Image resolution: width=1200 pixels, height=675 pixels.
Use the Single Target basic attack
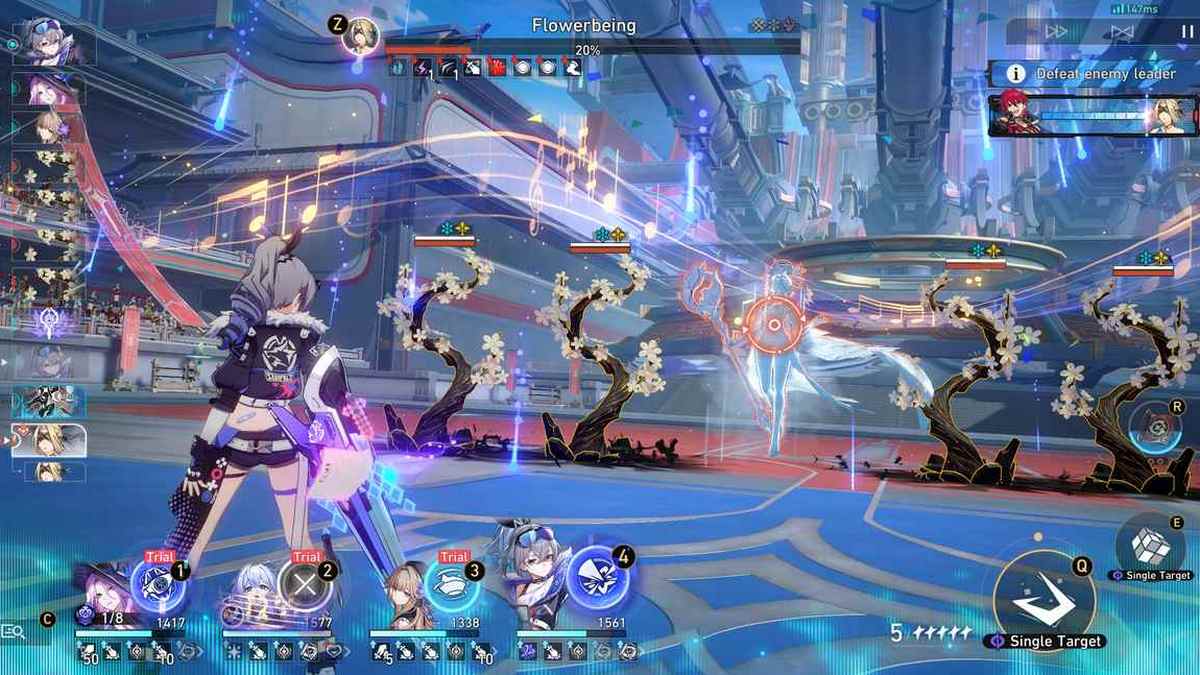1044,599
